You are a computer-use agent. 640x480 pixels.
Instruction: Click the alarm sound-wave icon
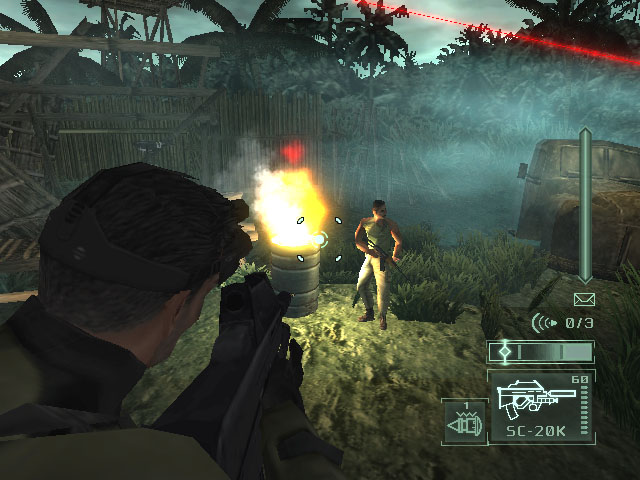point(544,322)
